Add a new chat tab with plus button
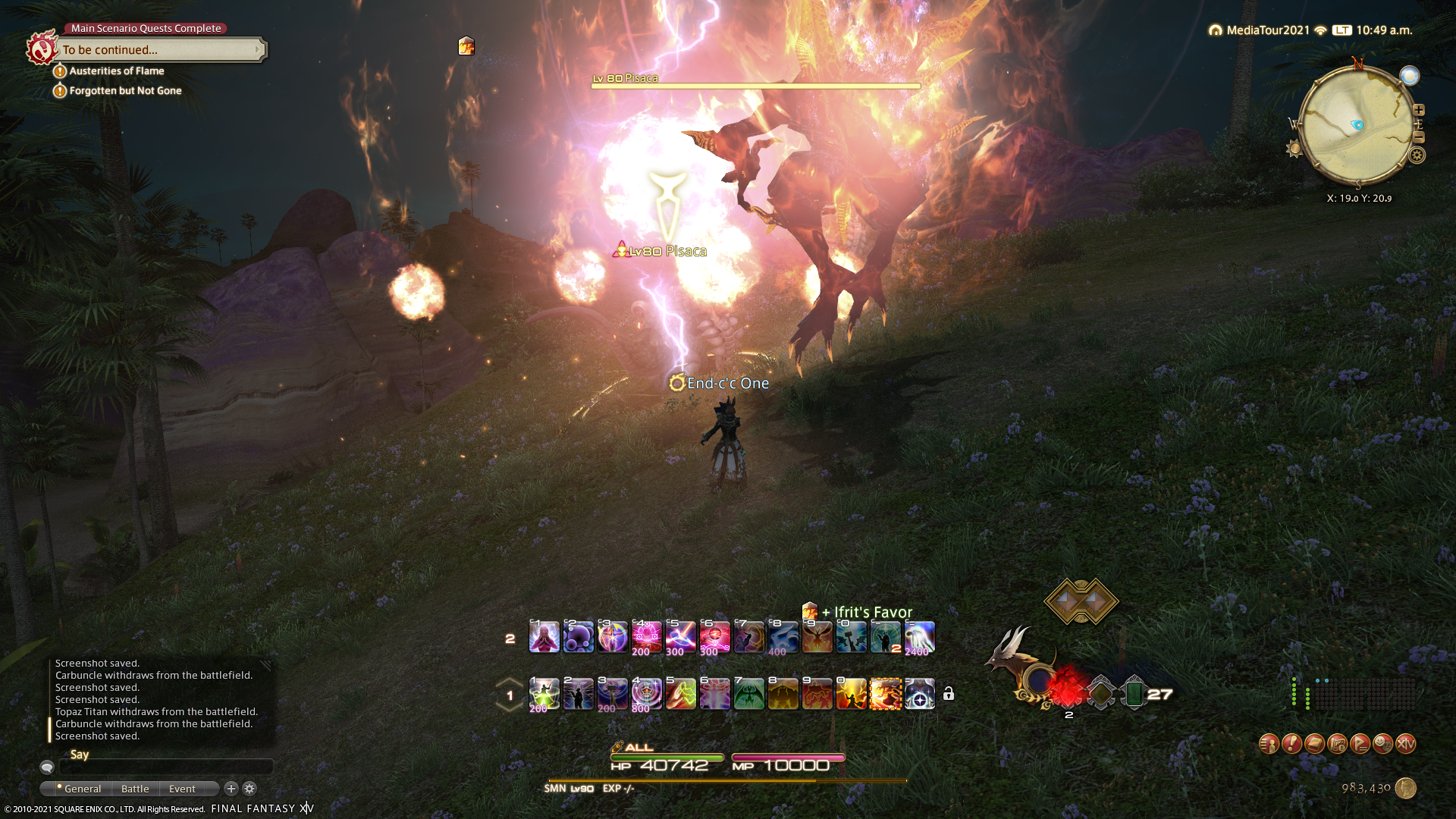 click(231, 789)
